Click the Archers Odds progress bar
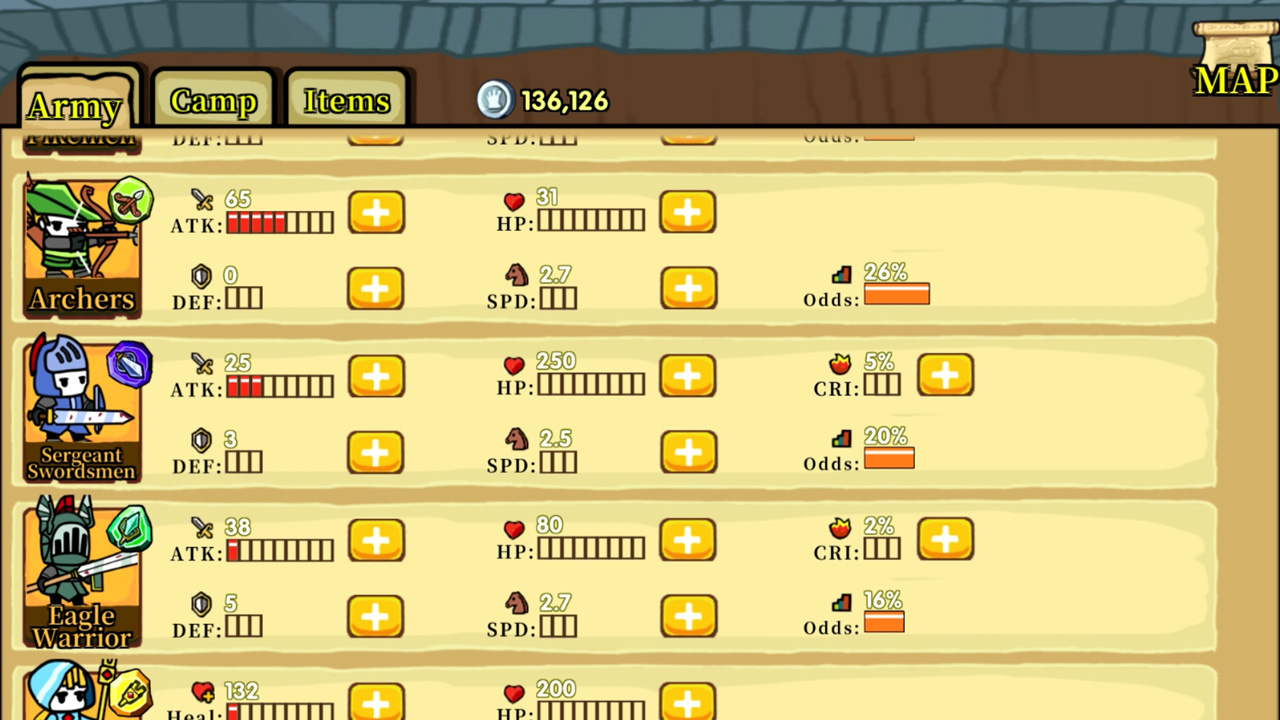 896,295
